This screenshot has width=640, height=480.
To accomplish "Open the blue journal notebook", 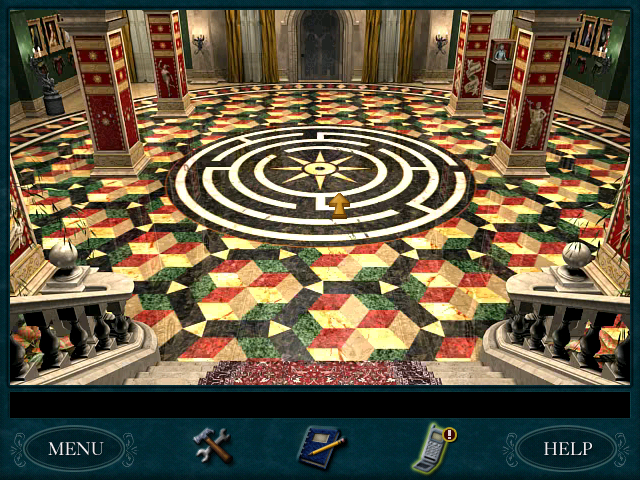I will pyautogui.click(x=320, y=446).
